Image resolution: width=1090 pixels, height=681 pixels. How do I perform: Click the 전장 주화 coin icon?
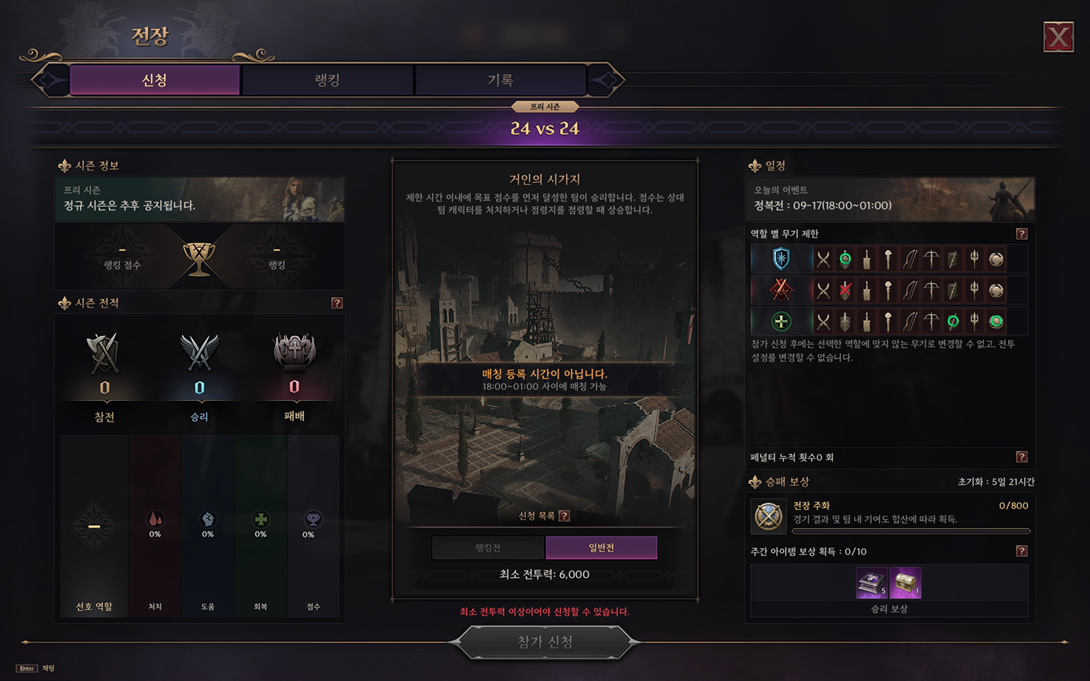click(770, 516)
